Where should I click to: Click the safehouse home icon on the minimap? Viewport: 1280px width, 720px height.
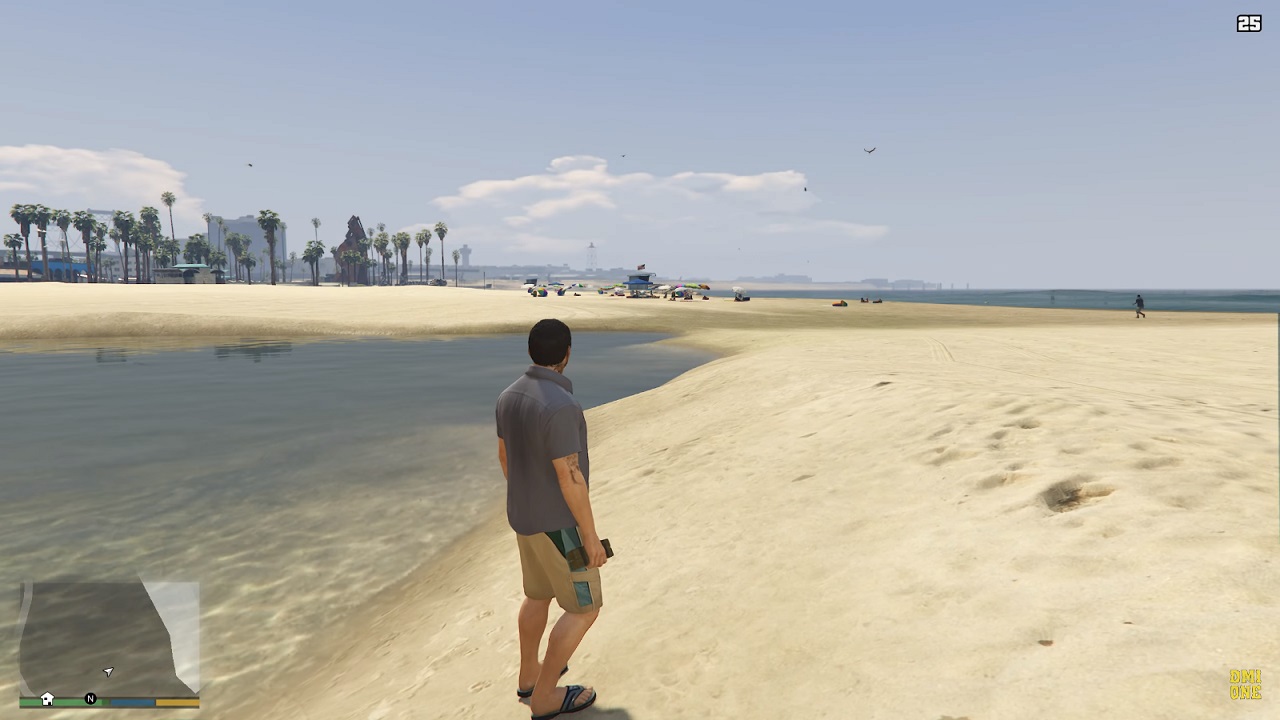tap(47, 699)
